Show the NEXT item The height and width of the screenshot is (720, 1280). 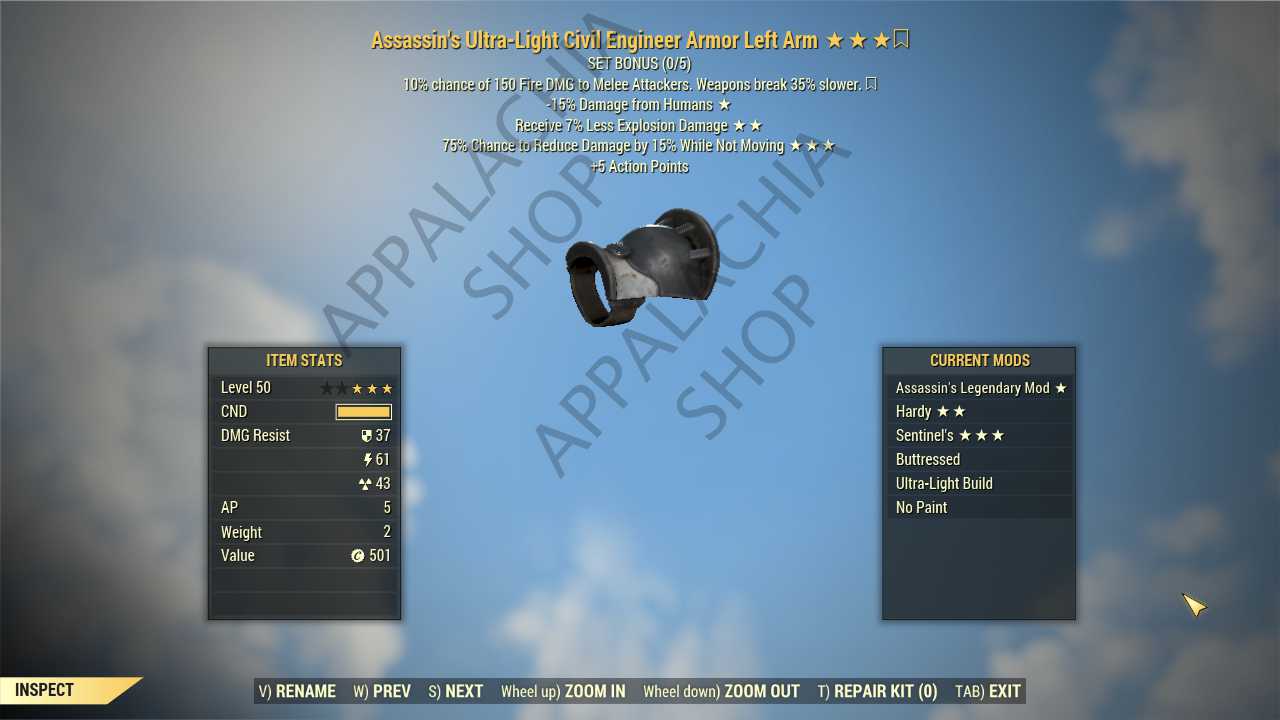tap(456, 691)
